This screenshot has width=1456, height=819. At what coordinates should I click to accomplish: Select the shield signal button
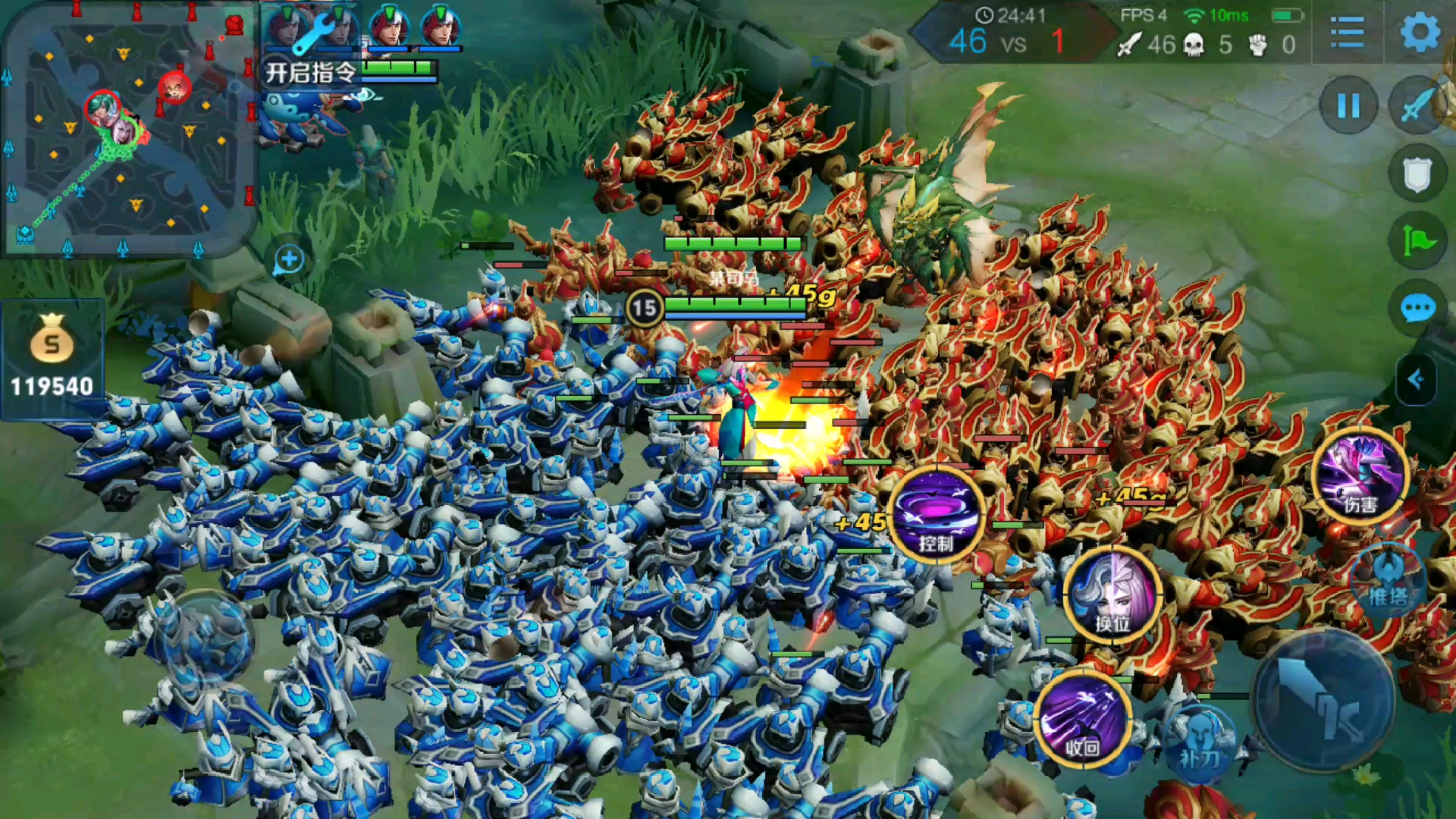(1417, 174)
